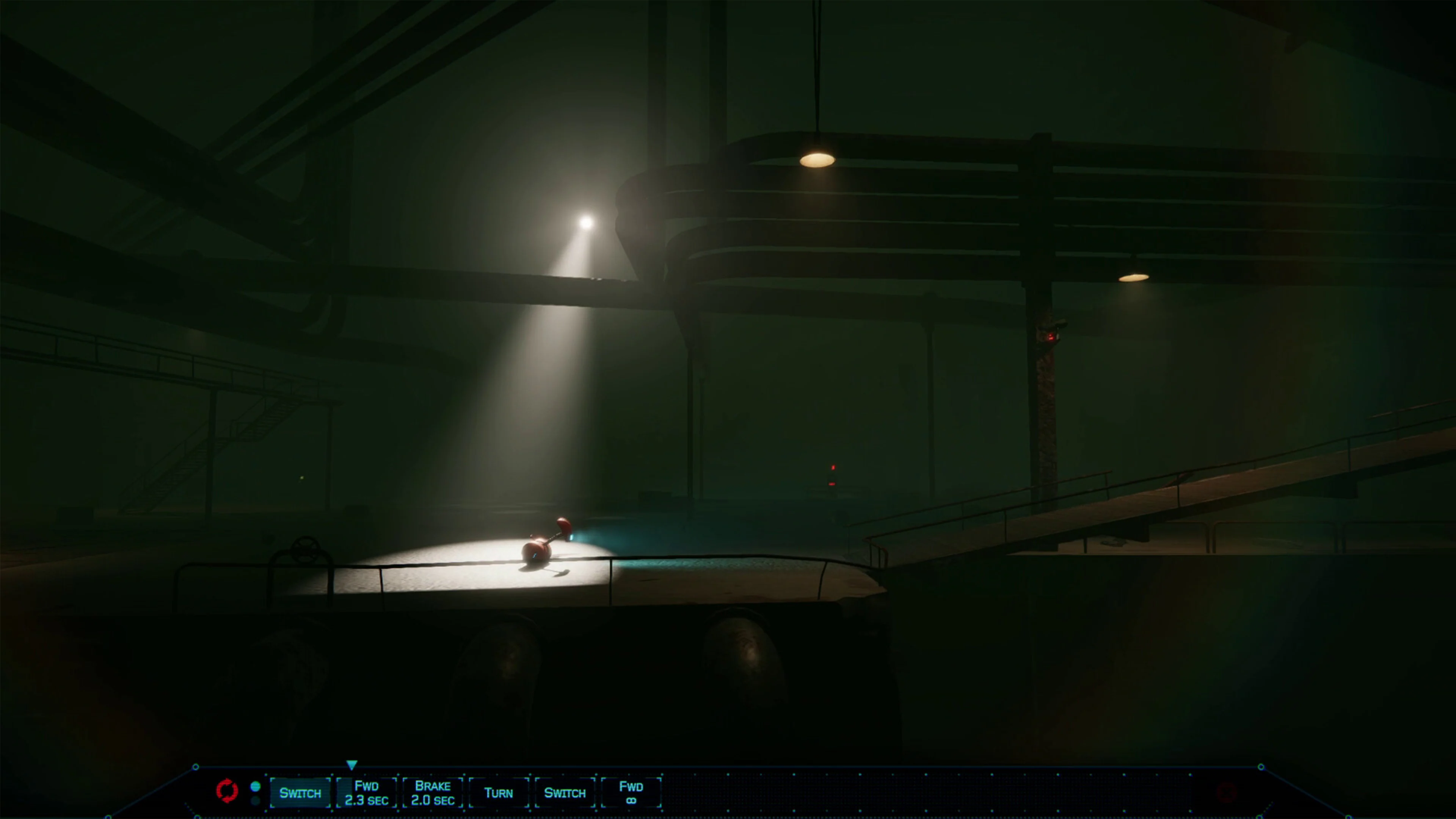Activate the playhead triangle above the Switch command

(352, 765)
